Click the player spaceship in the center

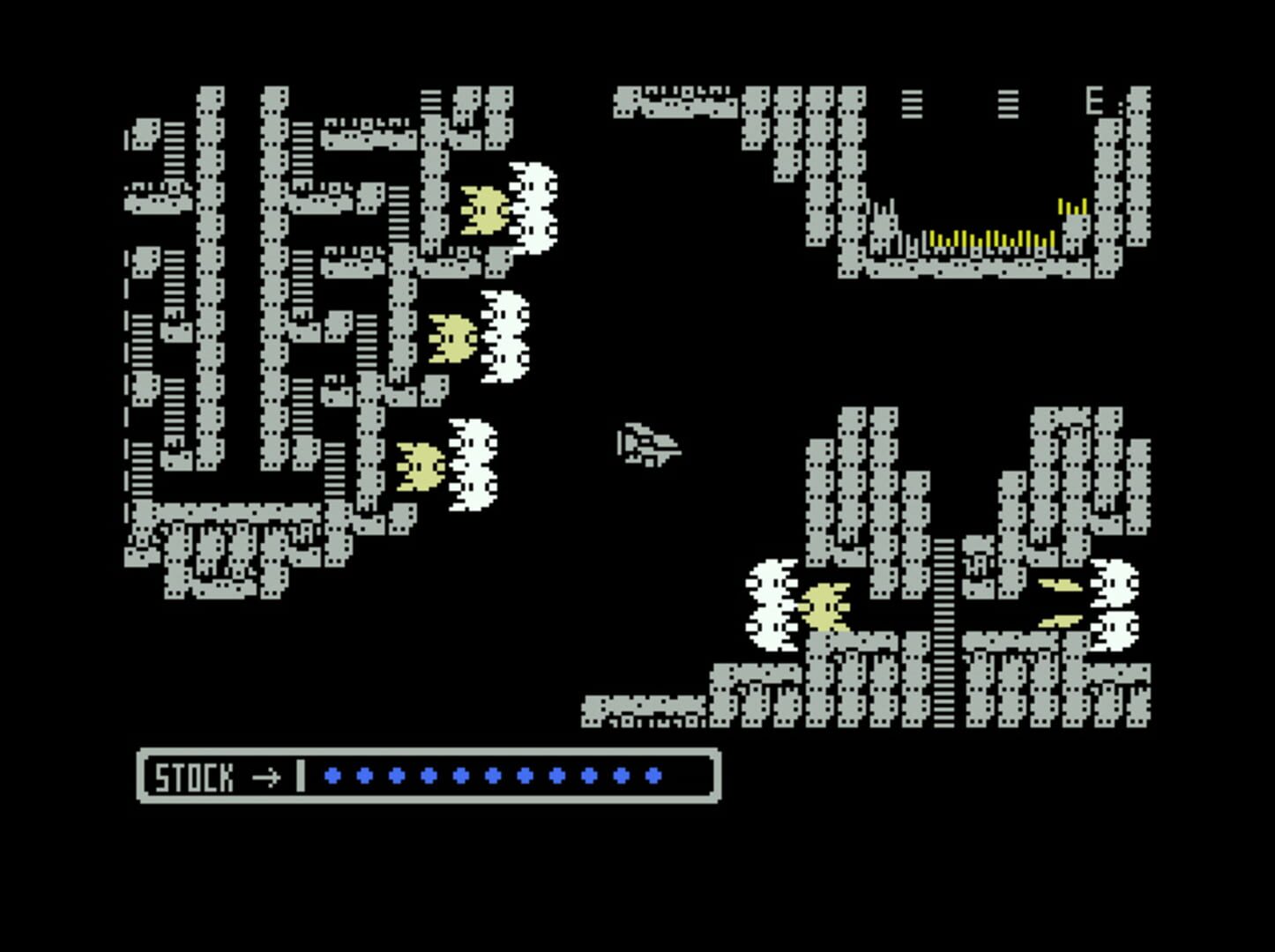point(648,445)
